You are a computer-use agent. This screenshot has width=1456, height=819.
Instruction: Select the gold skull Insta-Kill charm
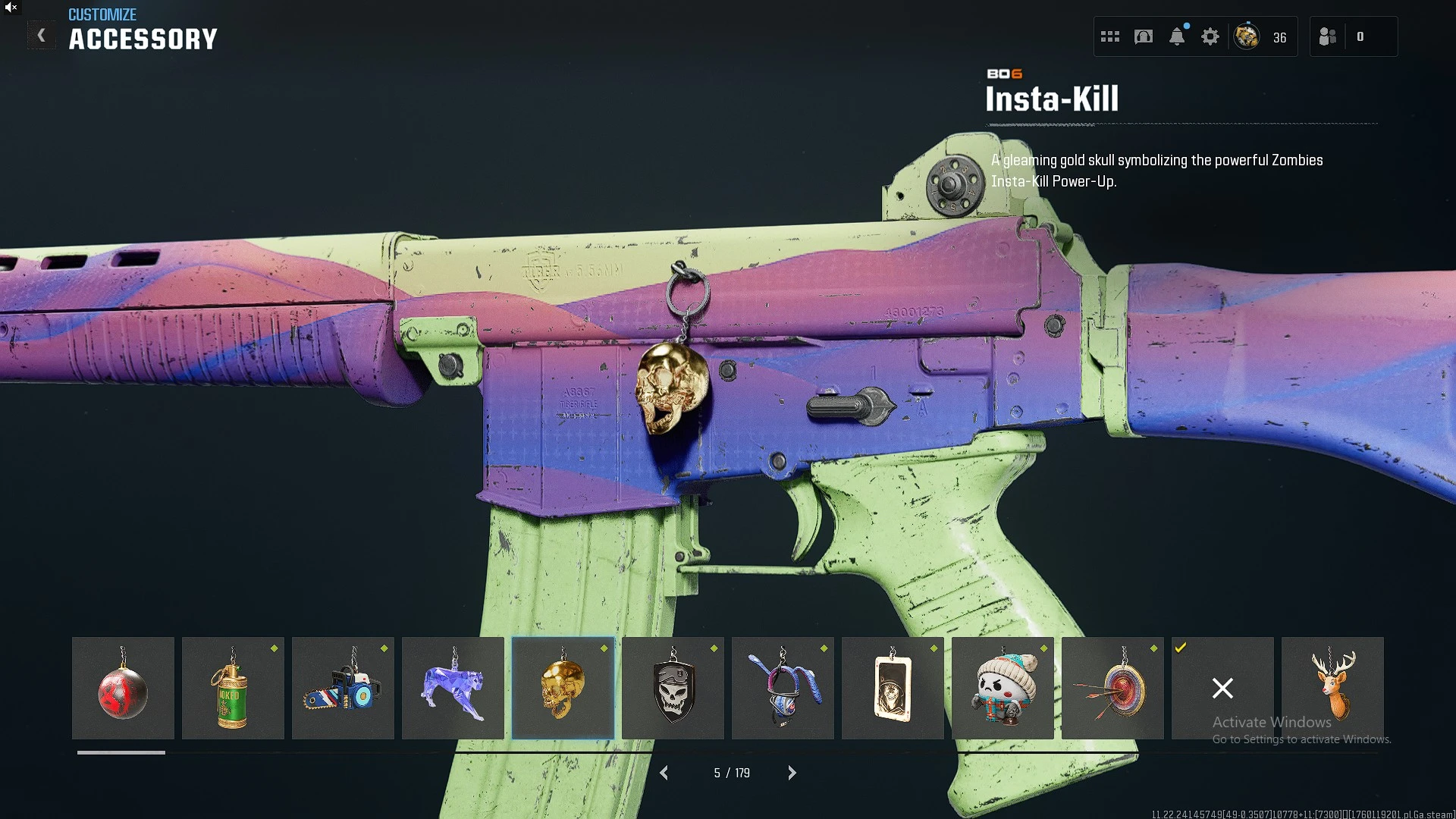pos(563,688)
